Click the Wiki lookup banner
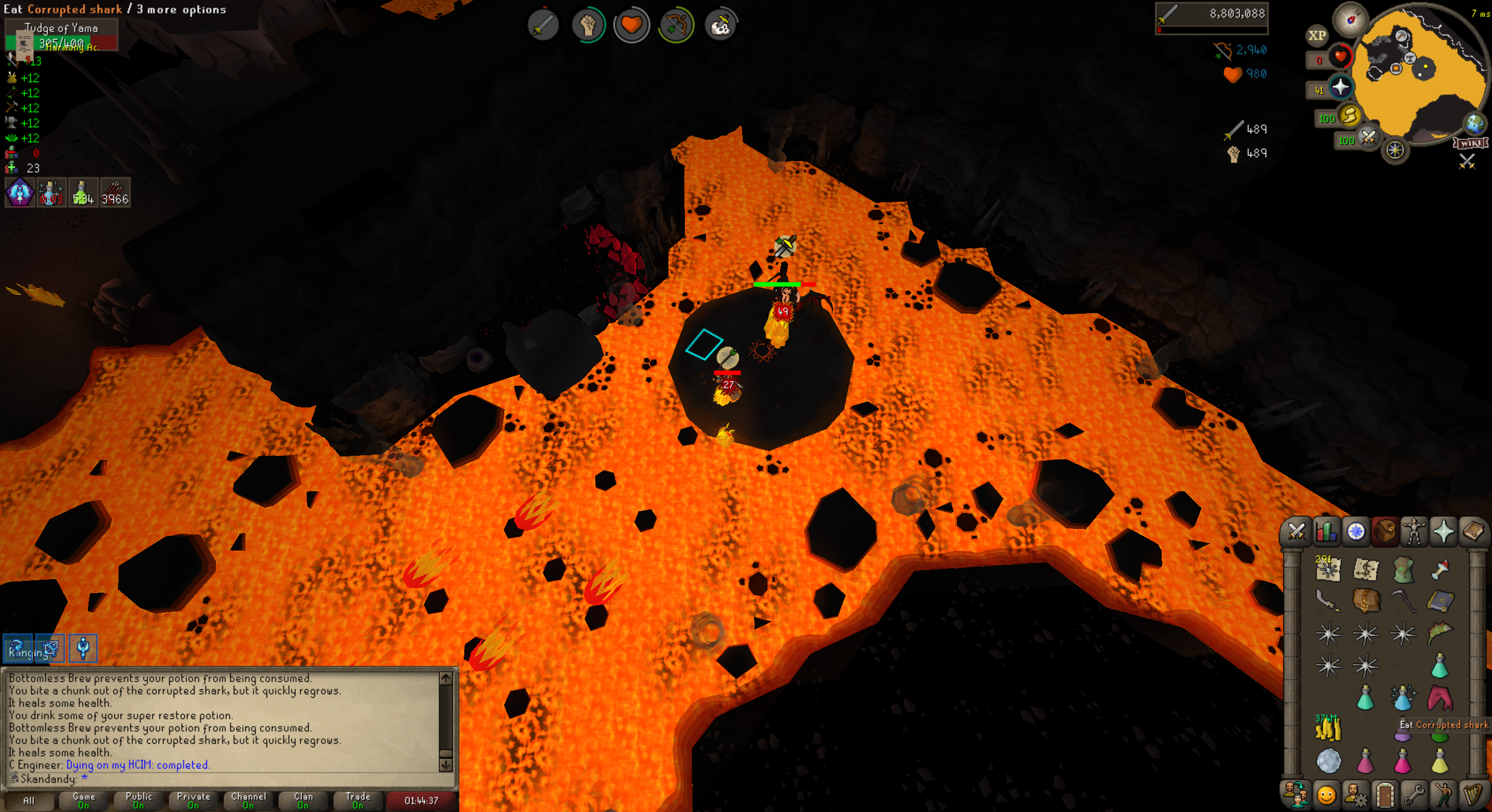The height and width of the screenshot is (812, 1492). [x=1470, y=143]
